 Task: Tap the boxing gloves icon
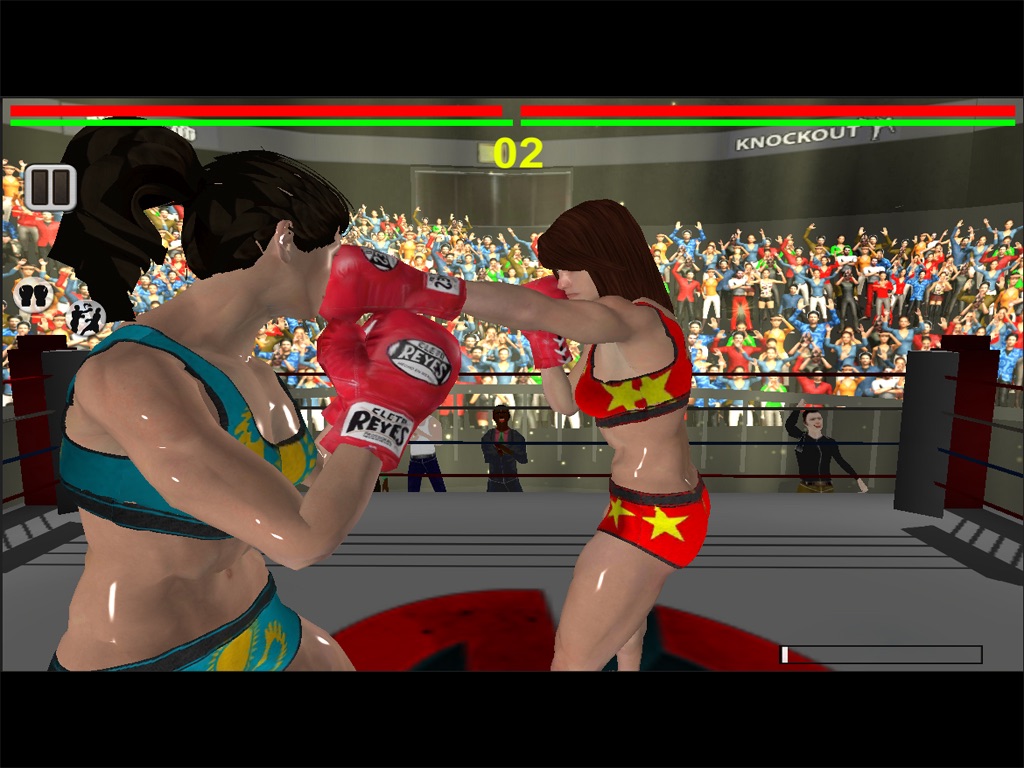coord(33,295)
